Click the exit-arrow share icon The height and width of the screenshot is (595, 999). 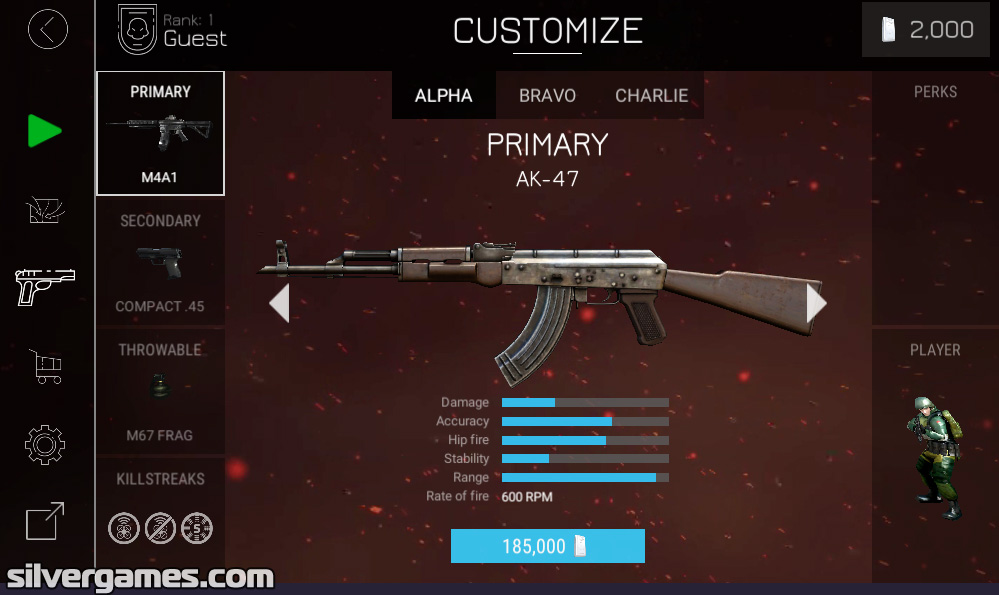pos(45,521)
